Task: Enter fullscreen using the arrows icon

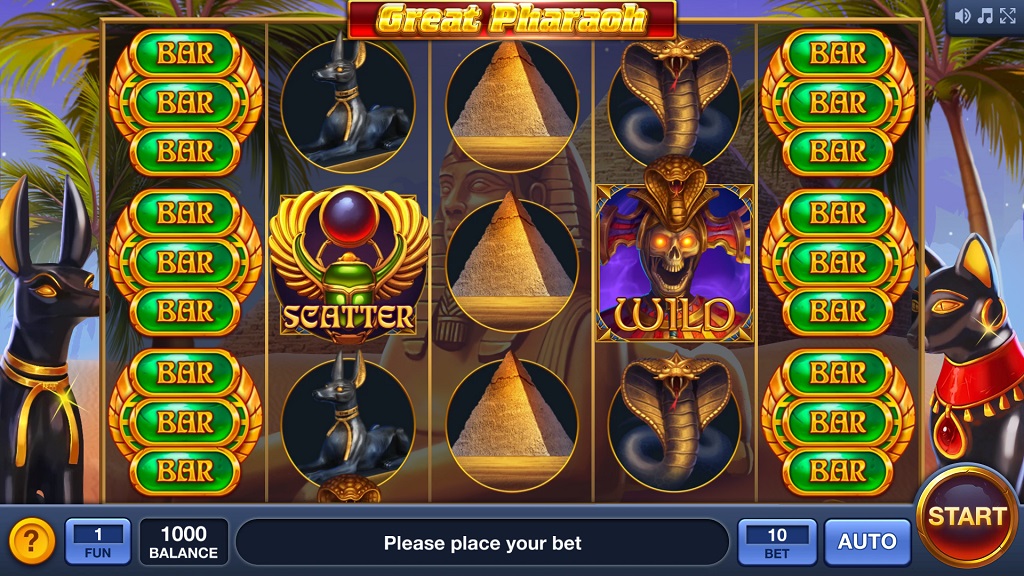Action: [x=1007, y=15]
